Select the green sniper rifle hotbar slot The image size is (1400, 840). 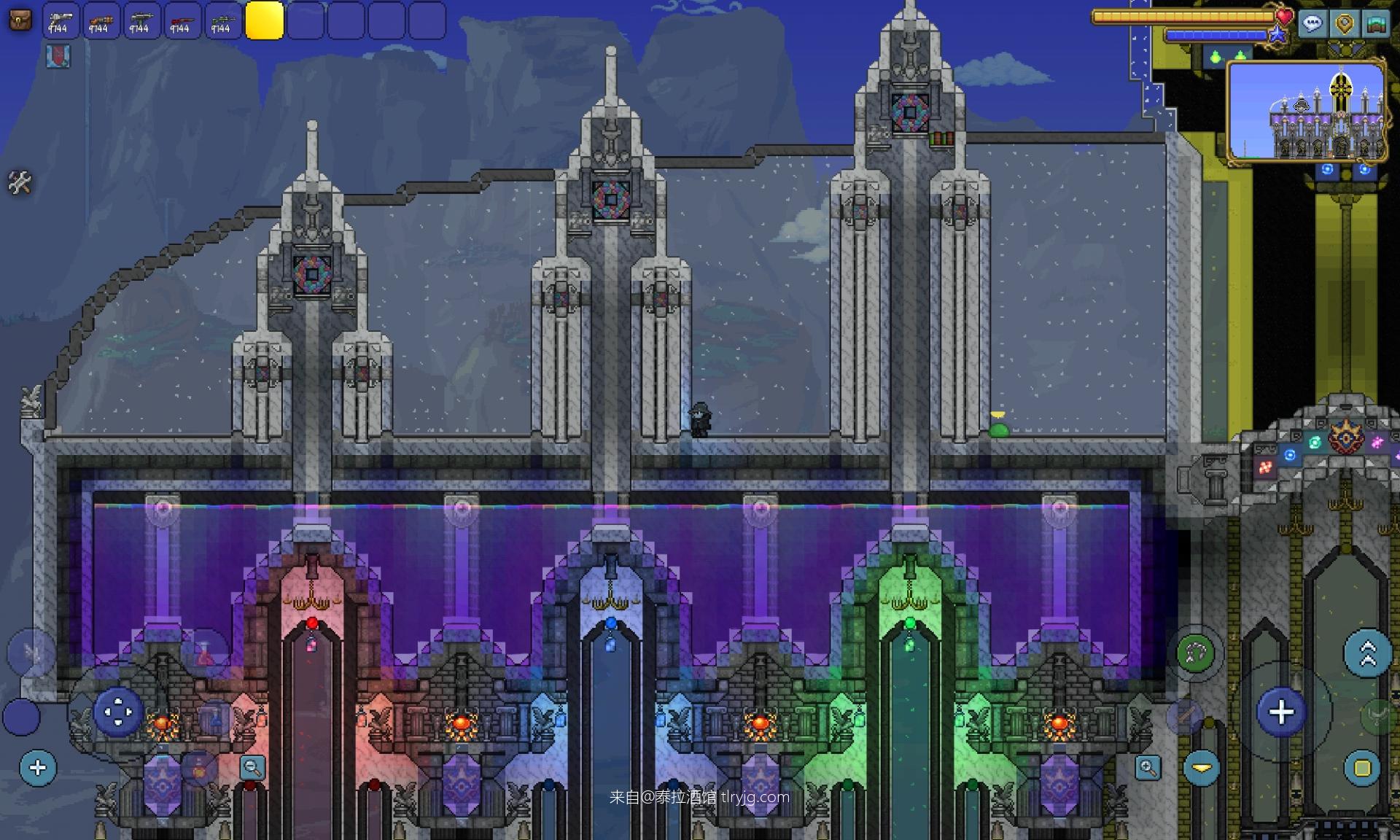click(223, 20)
